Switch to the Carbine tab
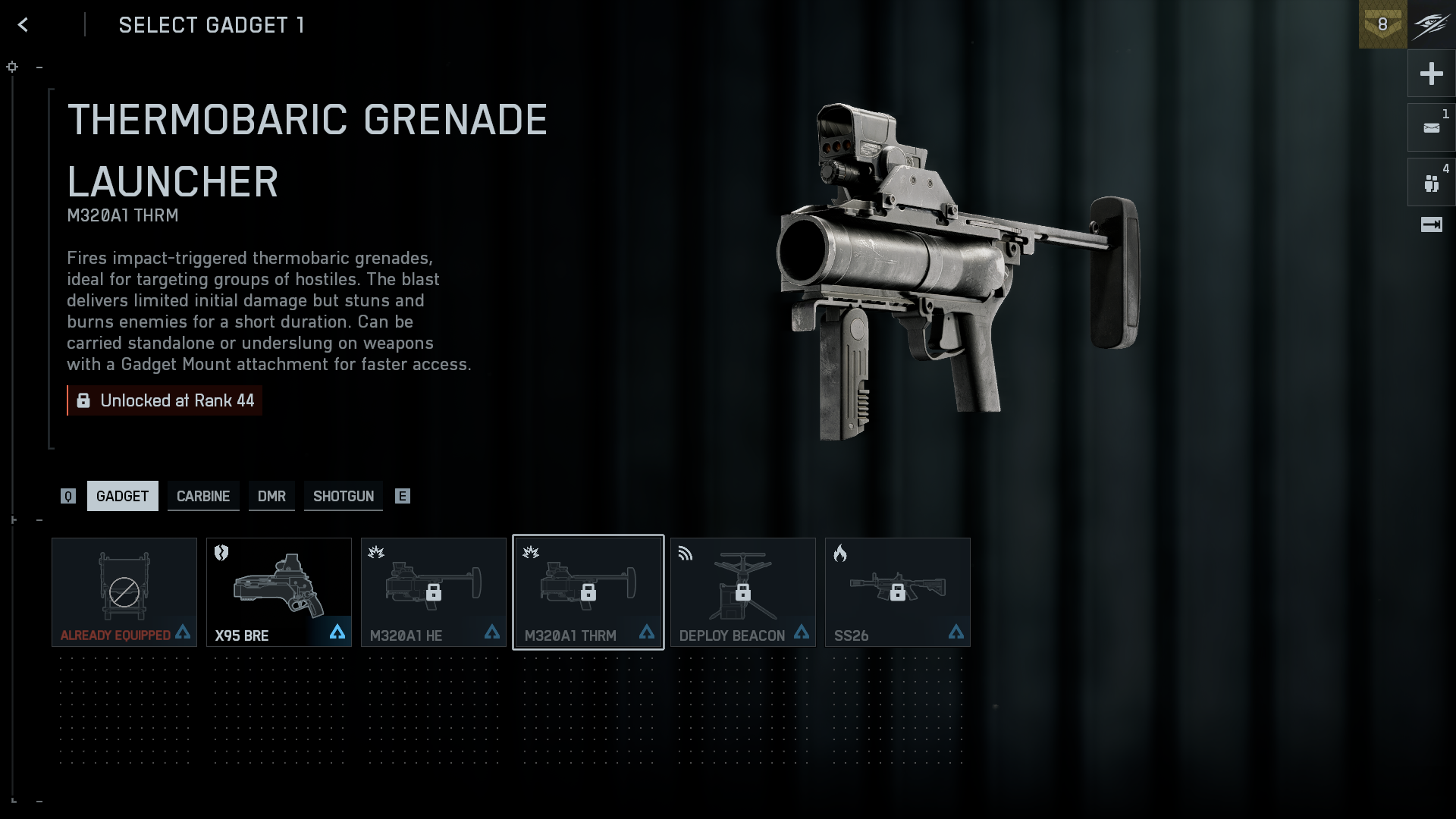 pos(203,496)
